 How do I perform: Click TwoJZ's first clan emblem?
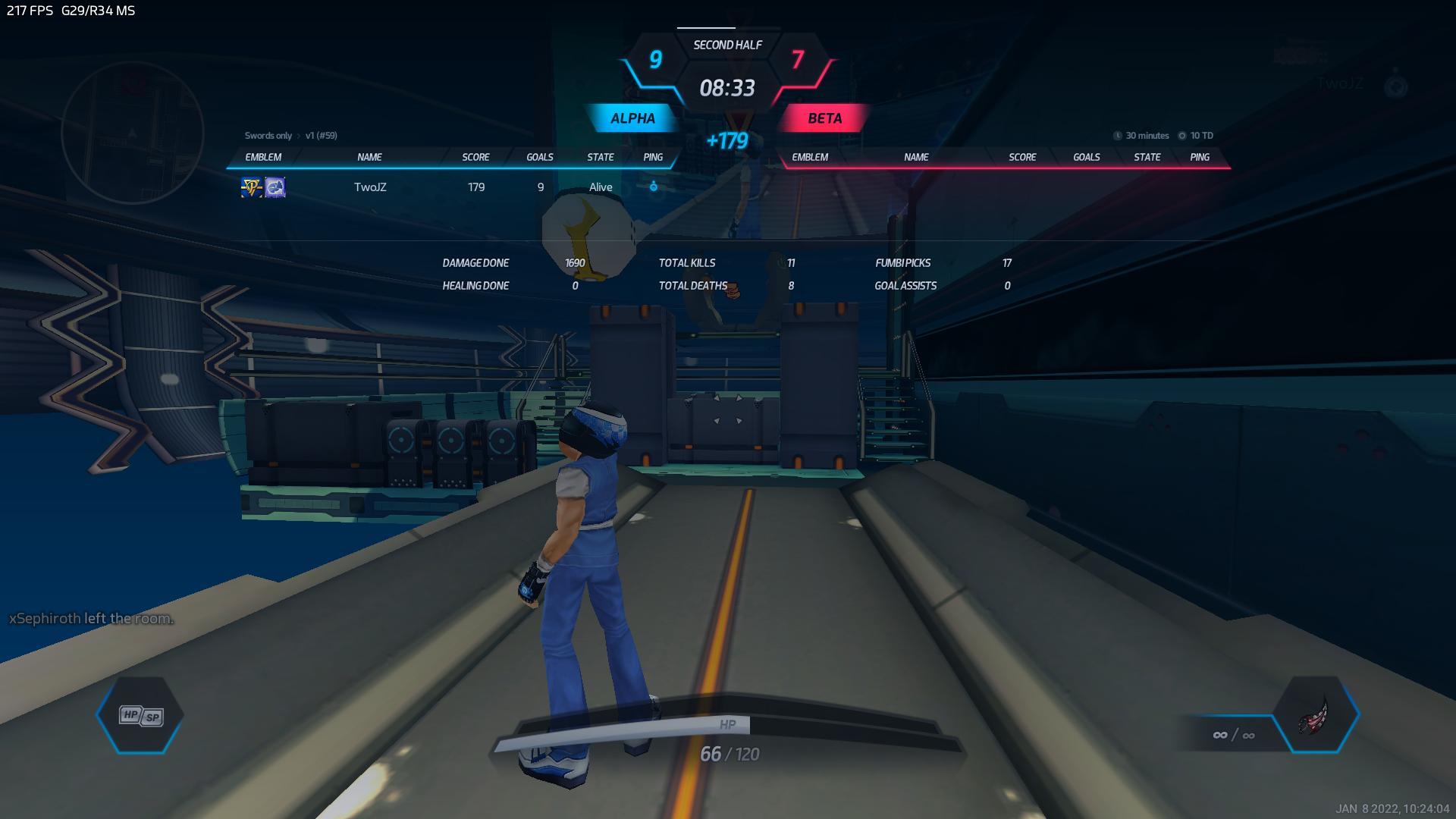click(251, 187)
